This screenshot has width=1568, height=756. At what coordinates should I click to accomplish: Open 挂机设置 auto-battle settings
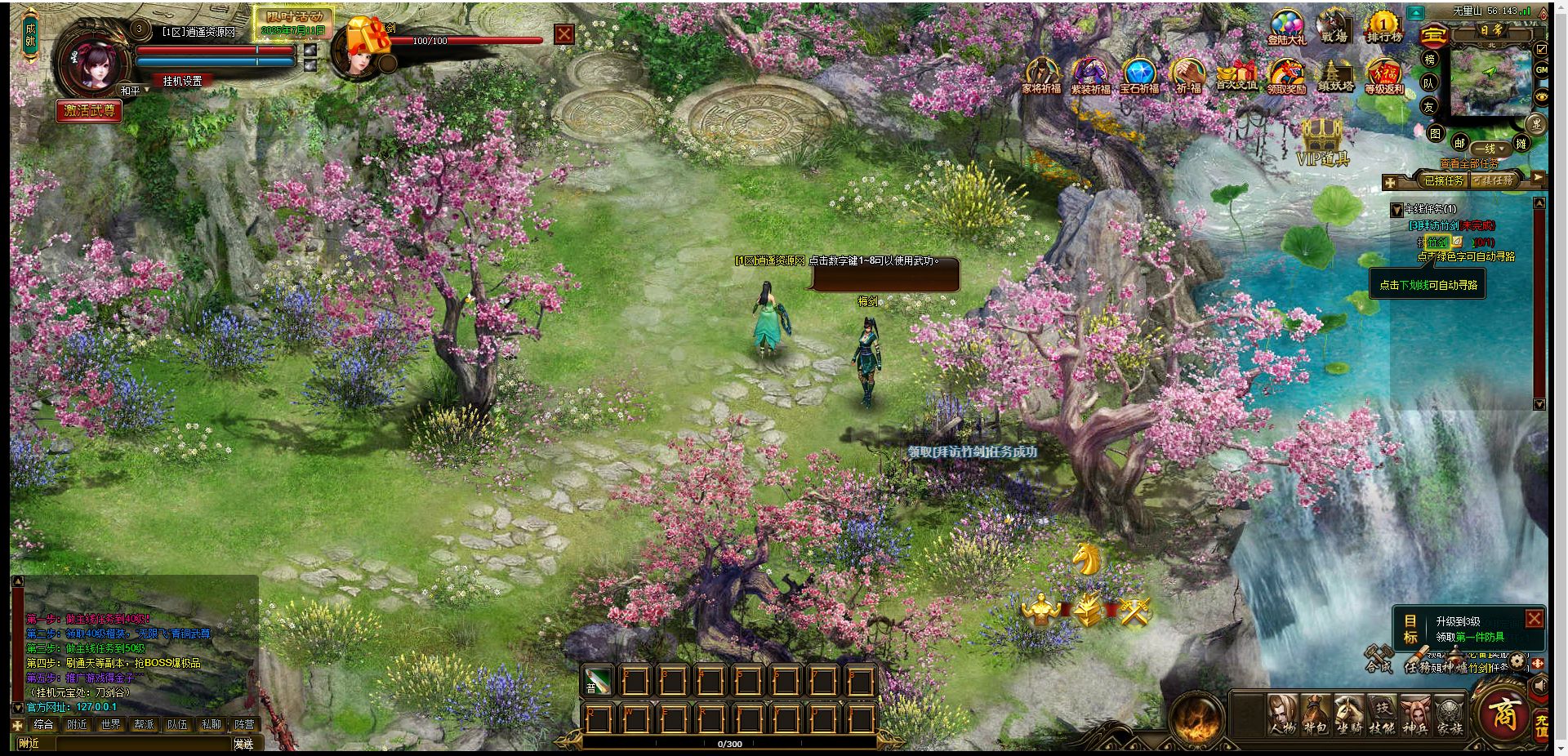182,81
